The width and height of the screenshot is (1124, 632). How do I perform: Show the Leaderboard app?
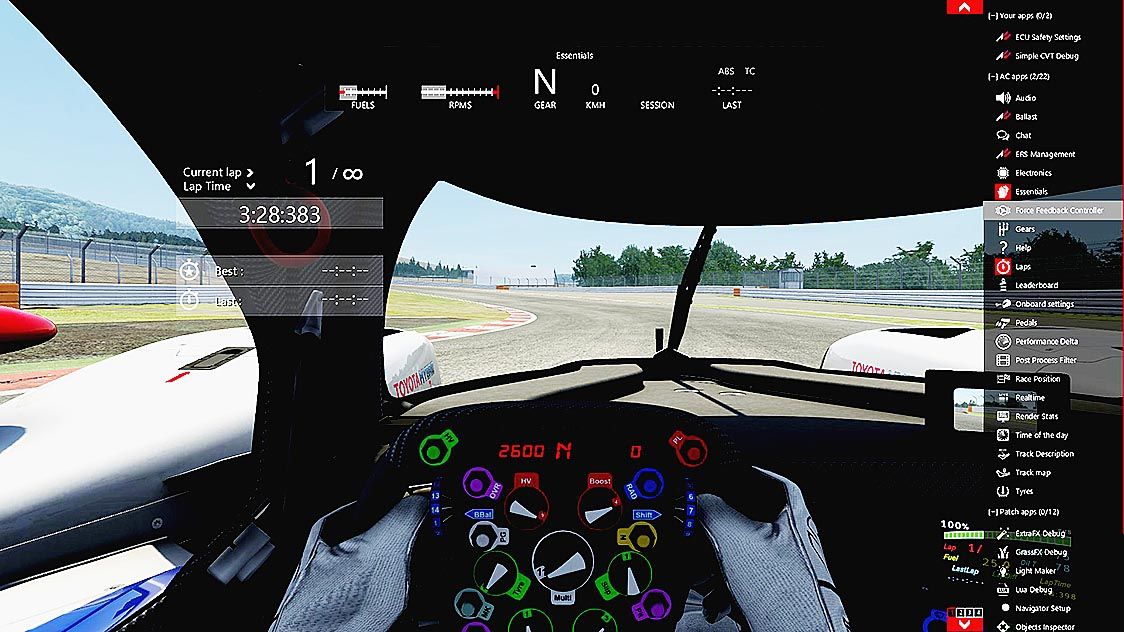[1036, 285]
